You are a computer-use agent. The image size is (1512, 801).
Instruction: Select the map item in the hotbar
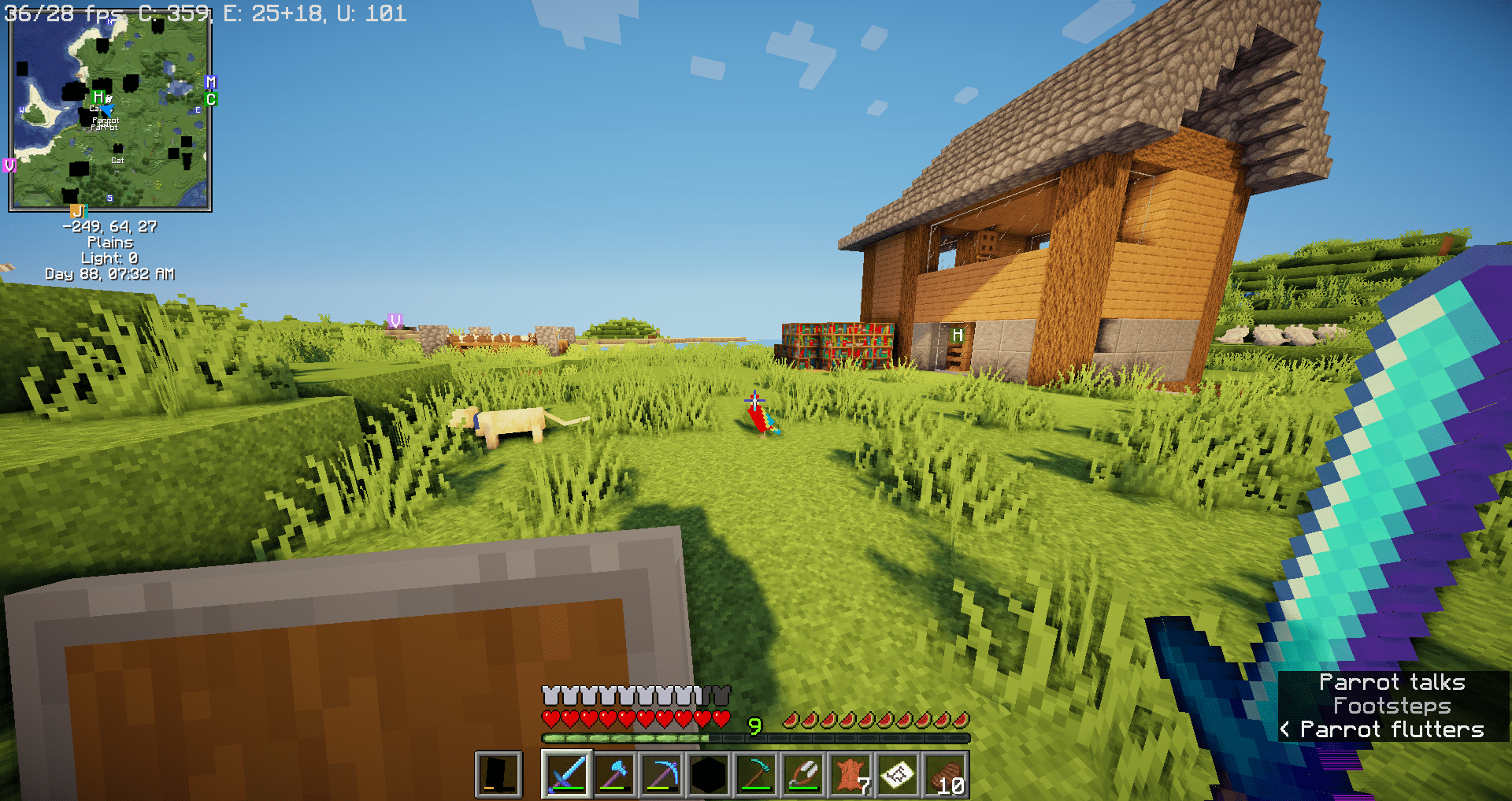899,773
